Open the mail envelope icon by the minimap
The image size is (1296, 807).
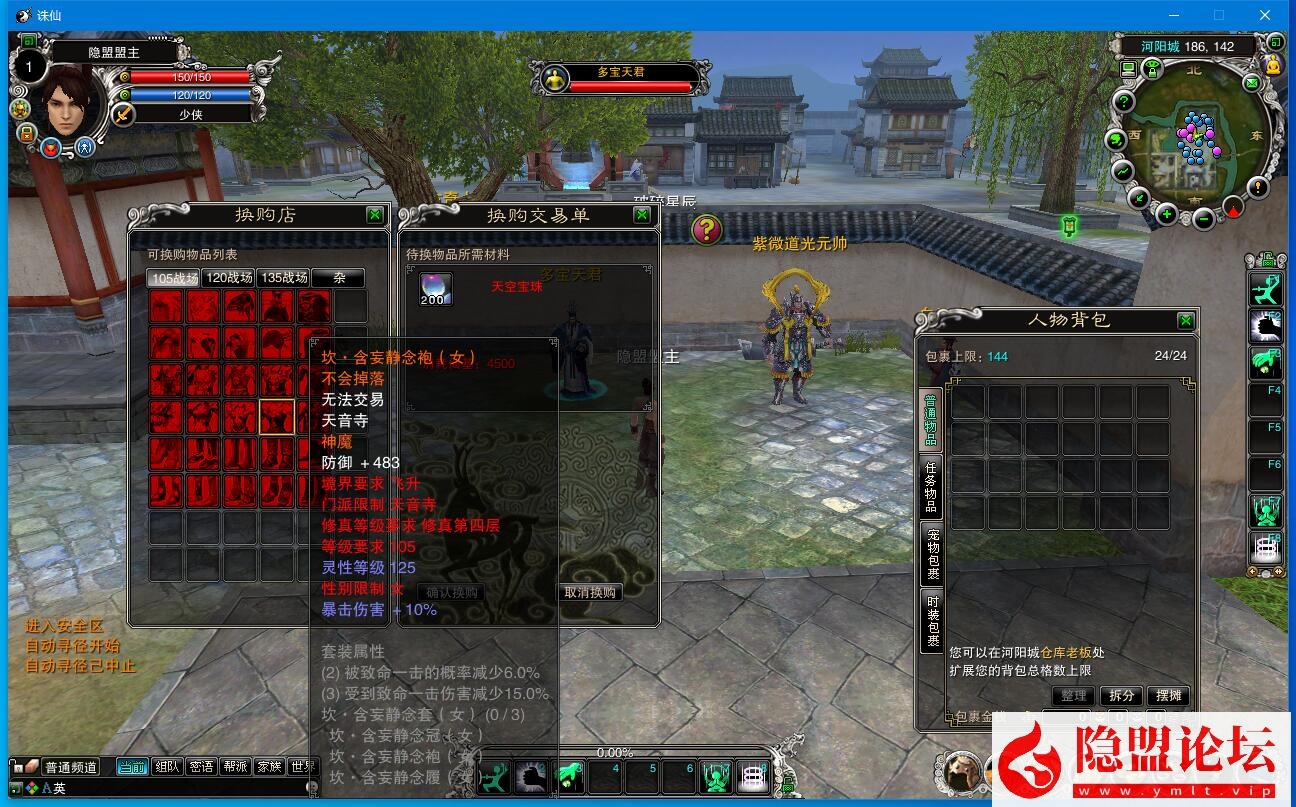point(1251,84)
